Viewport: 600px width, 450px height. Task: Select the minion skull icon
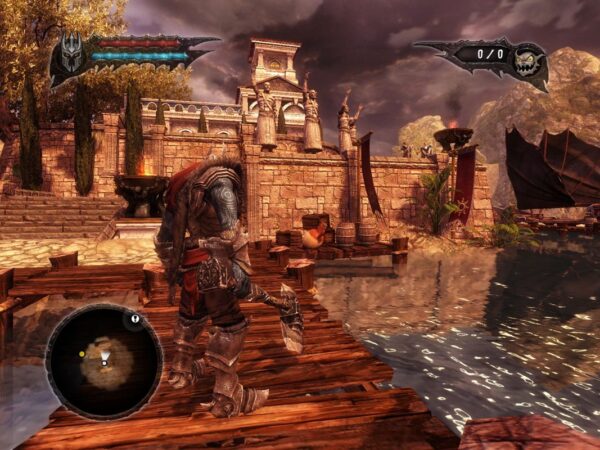527,62
